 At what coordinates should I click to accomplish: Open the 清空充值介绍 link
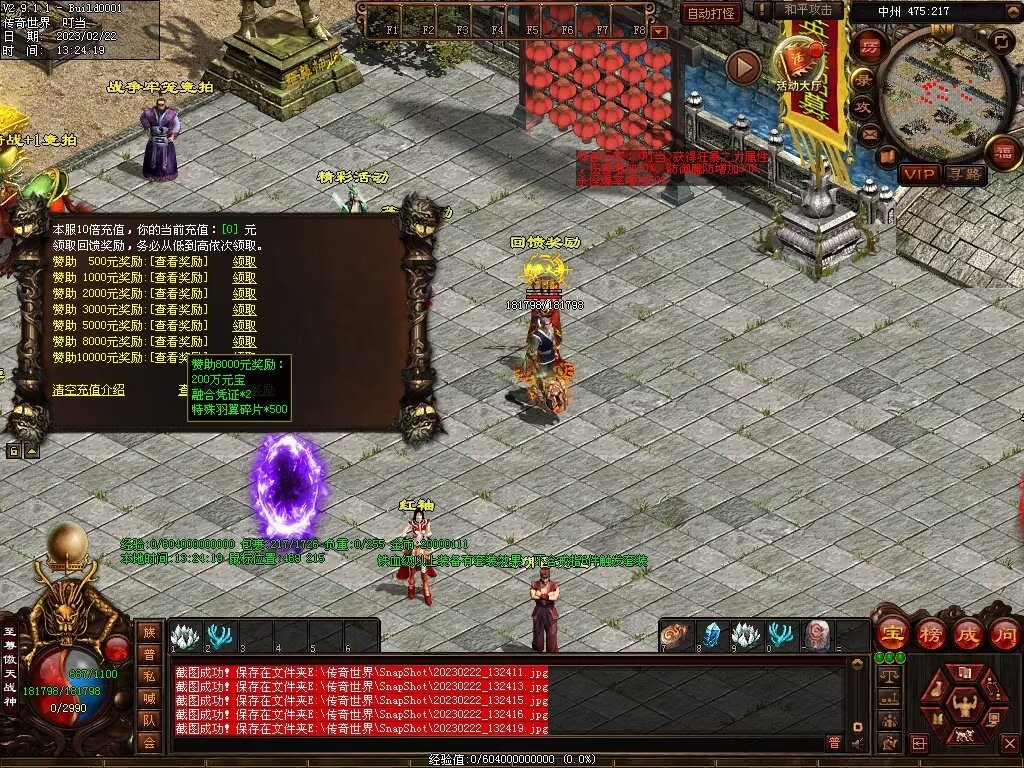coord(89,390)
